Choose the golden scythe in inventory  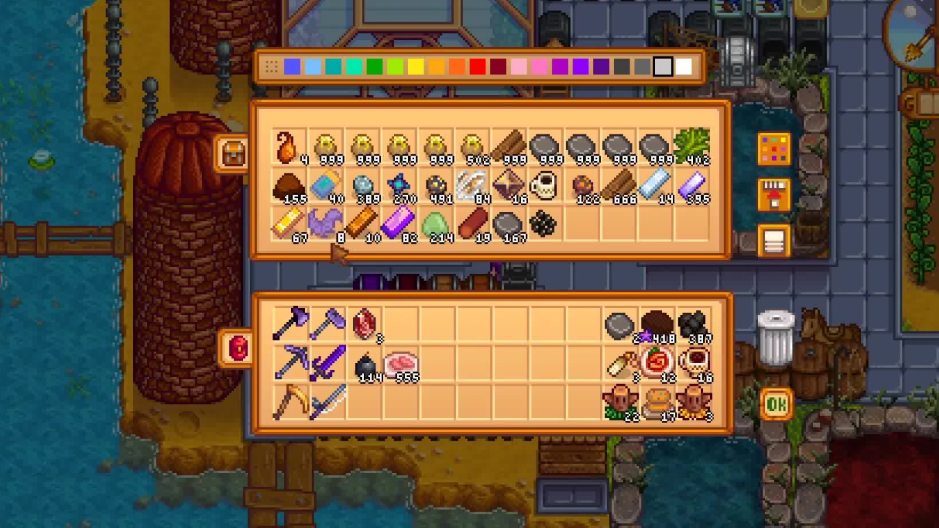pyautogui.click(x=290, y=400)
